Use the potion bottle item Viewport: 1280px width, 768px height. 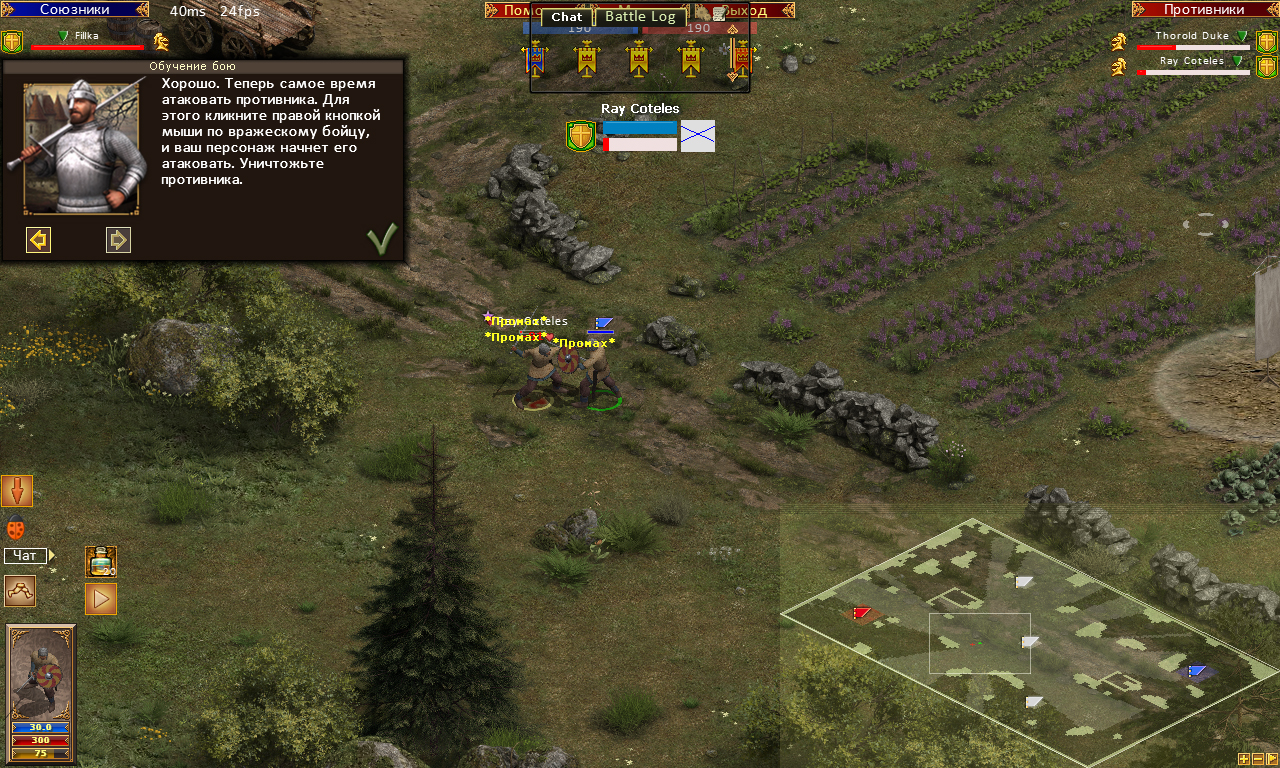[x=101, y=561]
